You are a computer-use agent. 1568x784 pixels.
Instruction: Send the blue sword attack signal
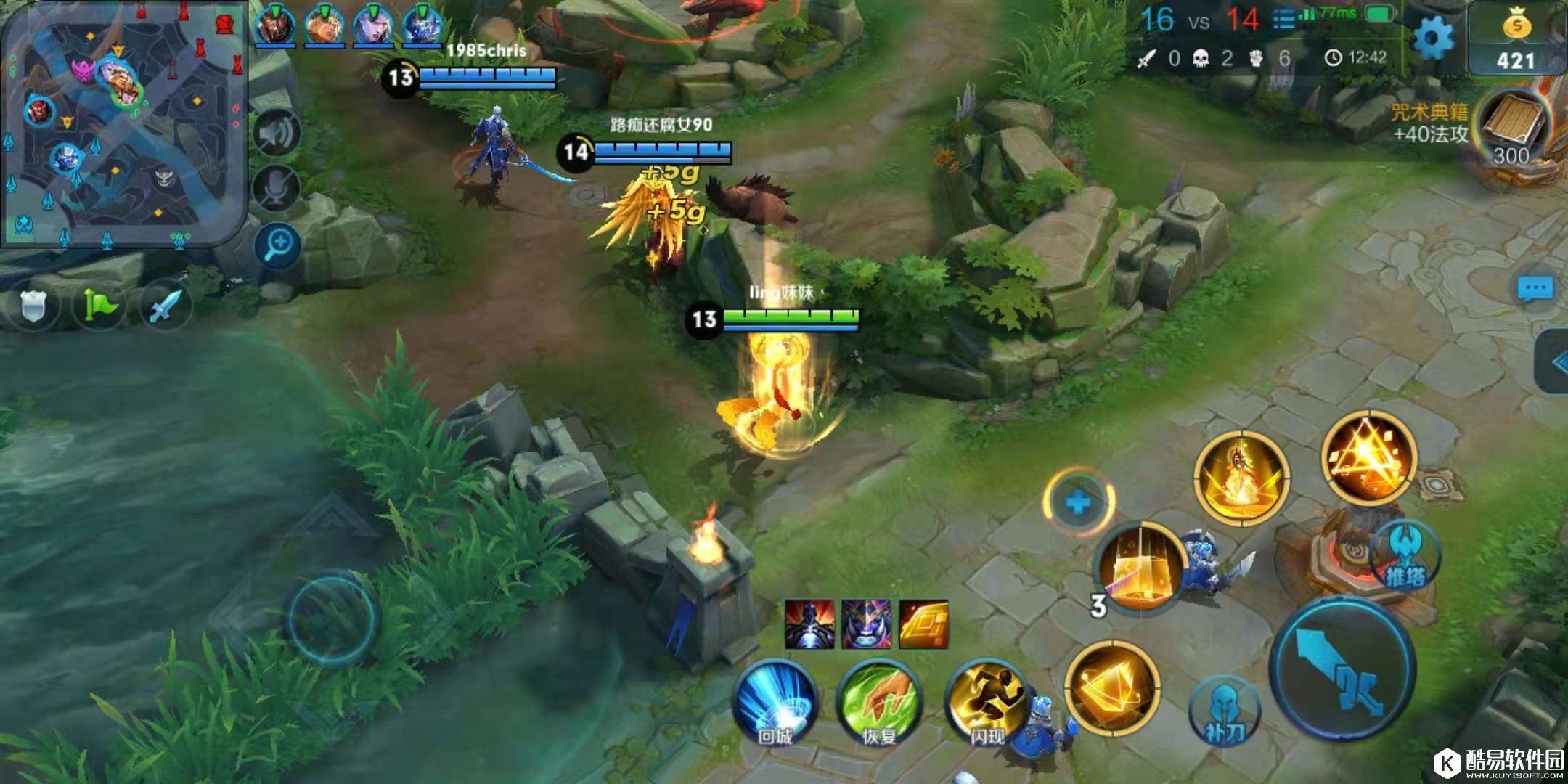coord(165,306)
